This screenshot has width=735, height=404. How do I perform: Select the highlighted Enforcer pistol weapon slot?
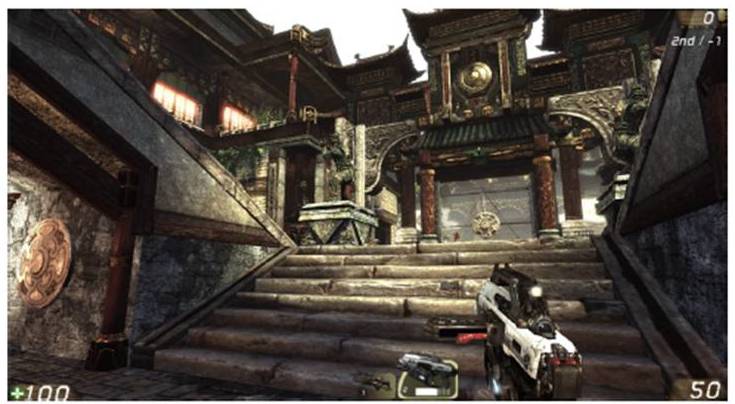428,375
